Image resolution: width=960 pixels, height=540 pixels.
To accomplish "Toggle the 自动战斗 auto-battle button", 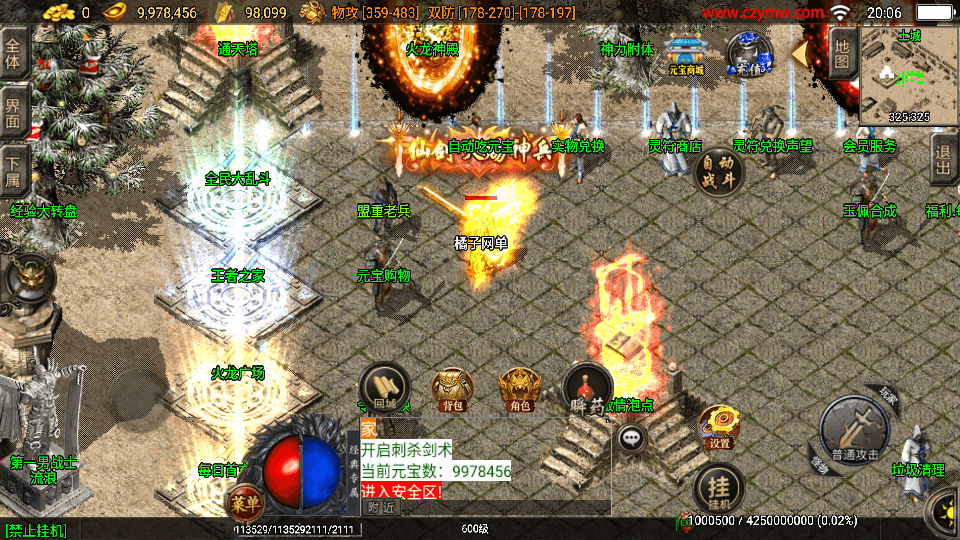I will click(x=718, y=170).
